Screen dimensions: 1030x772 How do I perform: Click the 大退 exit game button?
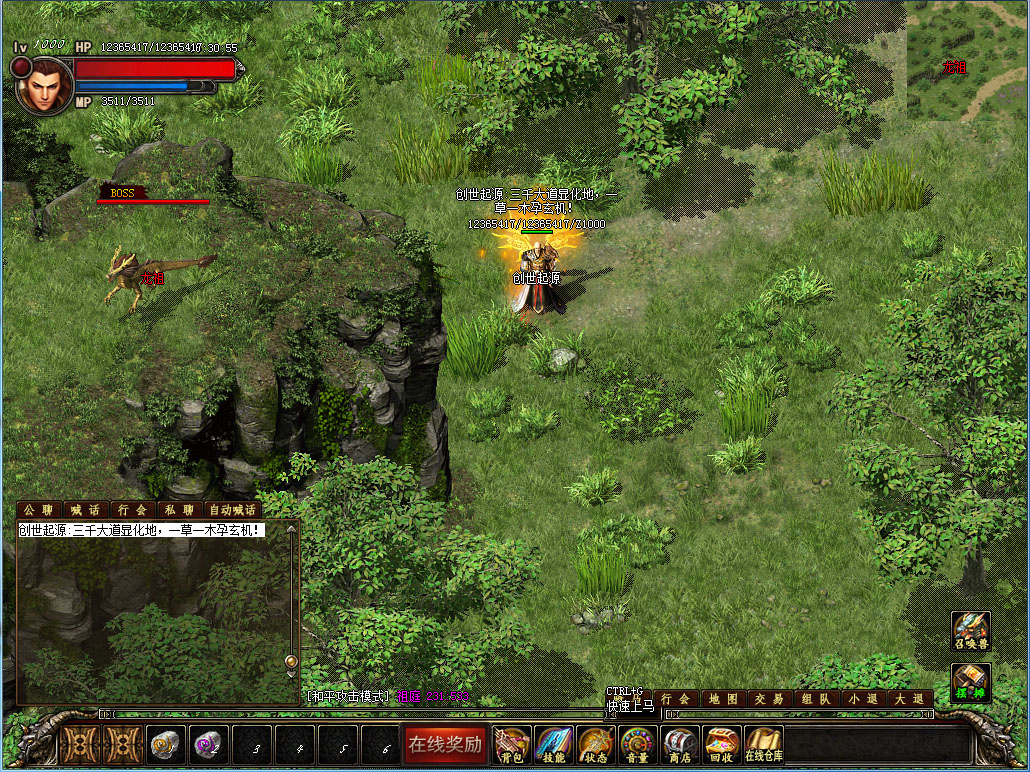(x=909, y=699)
